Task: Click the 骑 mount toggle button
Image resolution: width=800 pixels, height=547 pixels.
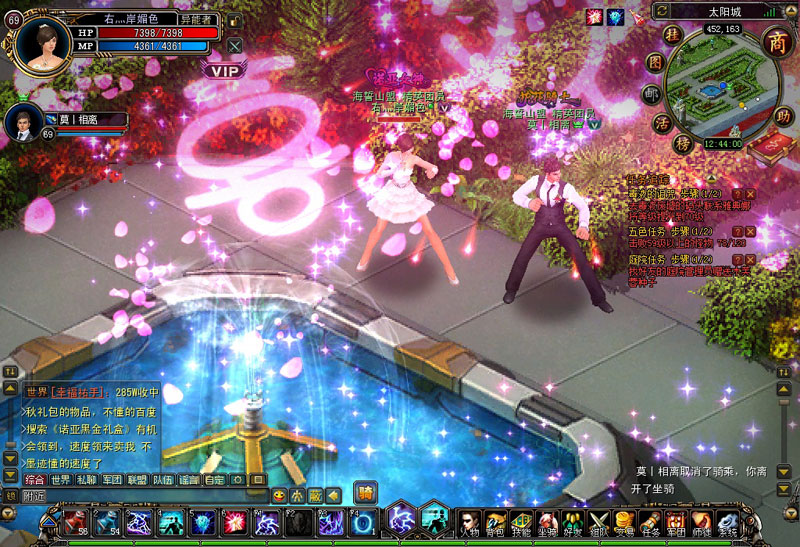Action: [366, 491]
